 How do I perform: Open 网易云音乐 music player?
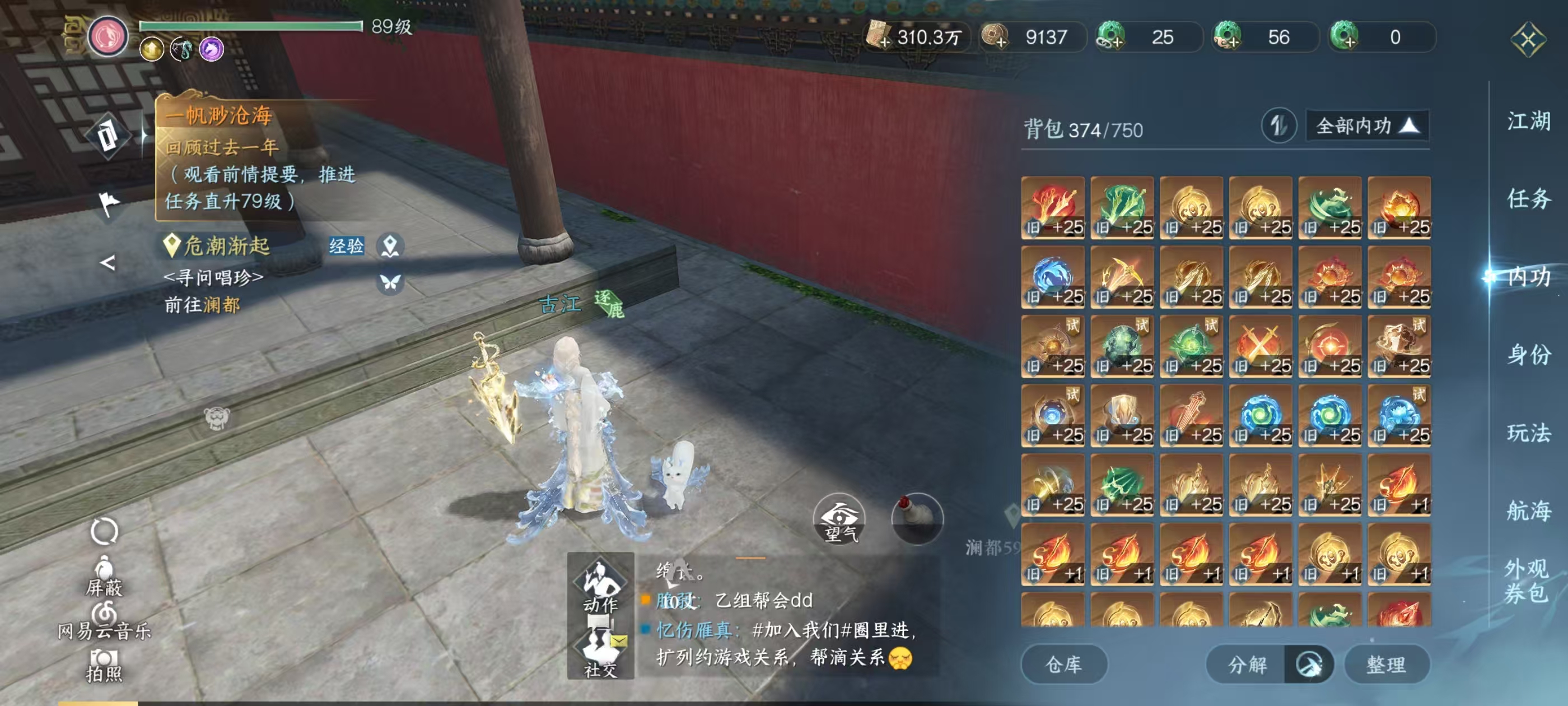click(x=104, y=620)
